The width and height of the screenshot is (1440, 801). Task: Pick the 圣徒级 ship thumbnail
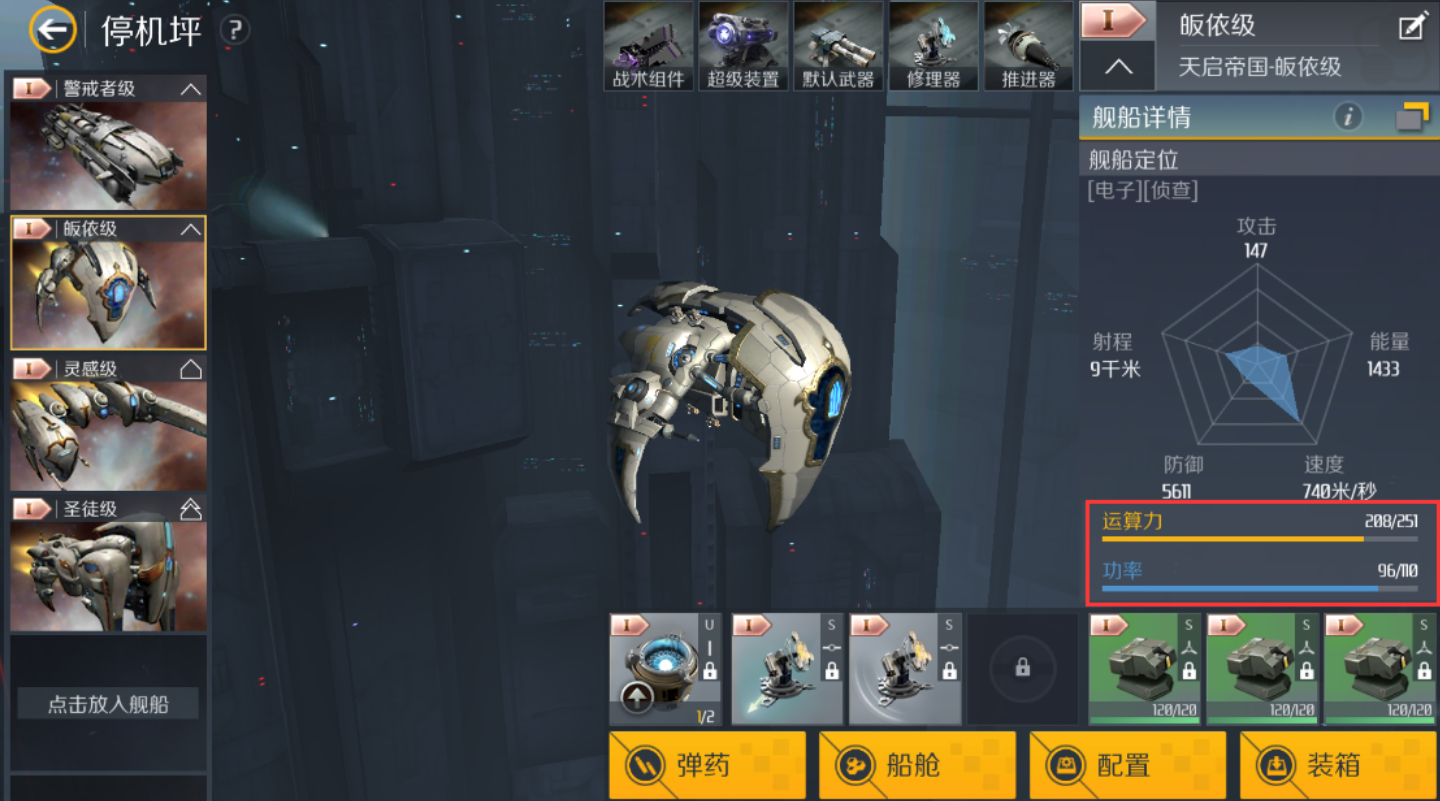pyautogui.click(x=108, y=562)
